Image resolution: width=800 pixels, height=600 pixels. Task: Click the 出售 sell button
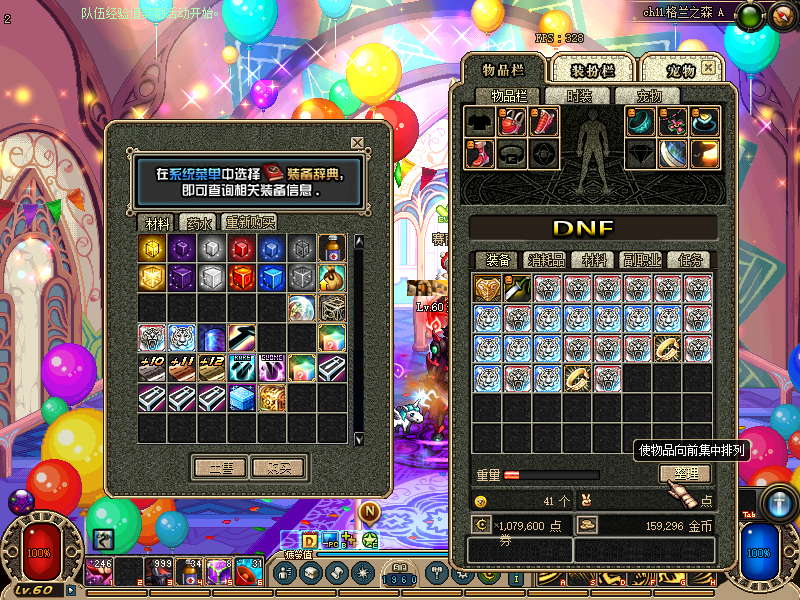pos(219,467)
